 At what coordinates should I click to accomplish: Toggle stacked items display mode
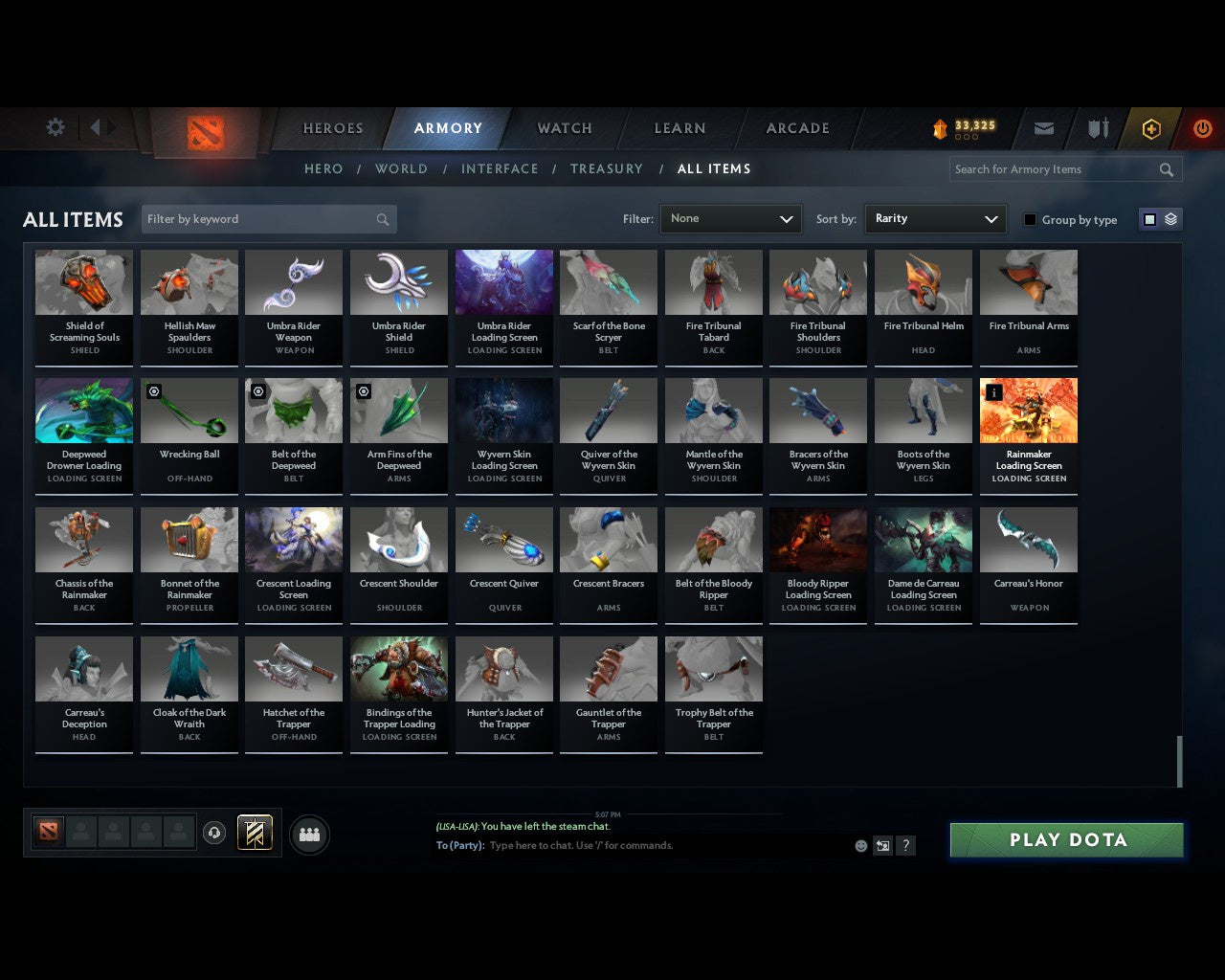pos(1169,218)
